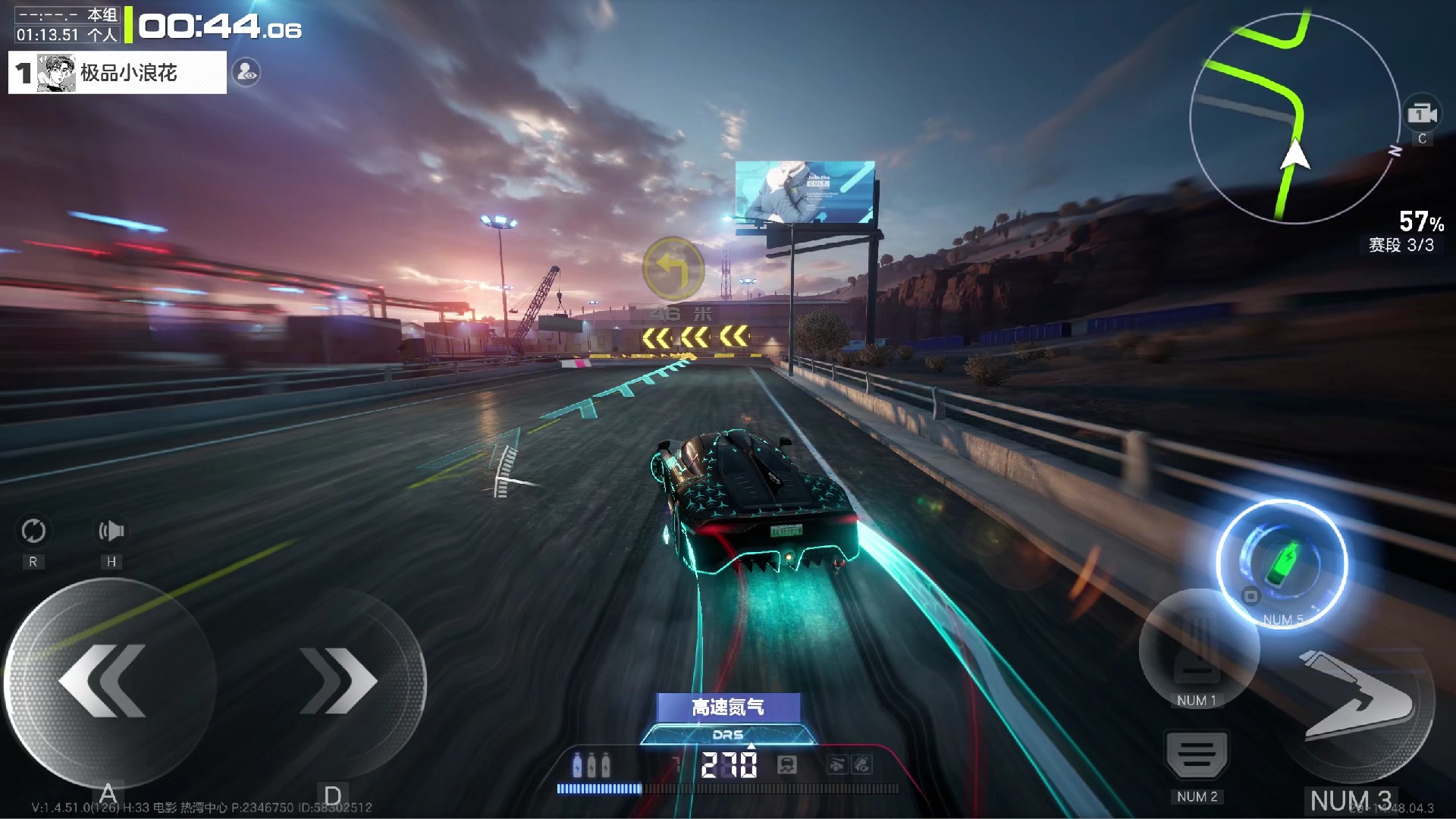Open the circular track minimap
Viewport: 1456px width, 819px height.
click(x=1294, y=119)
